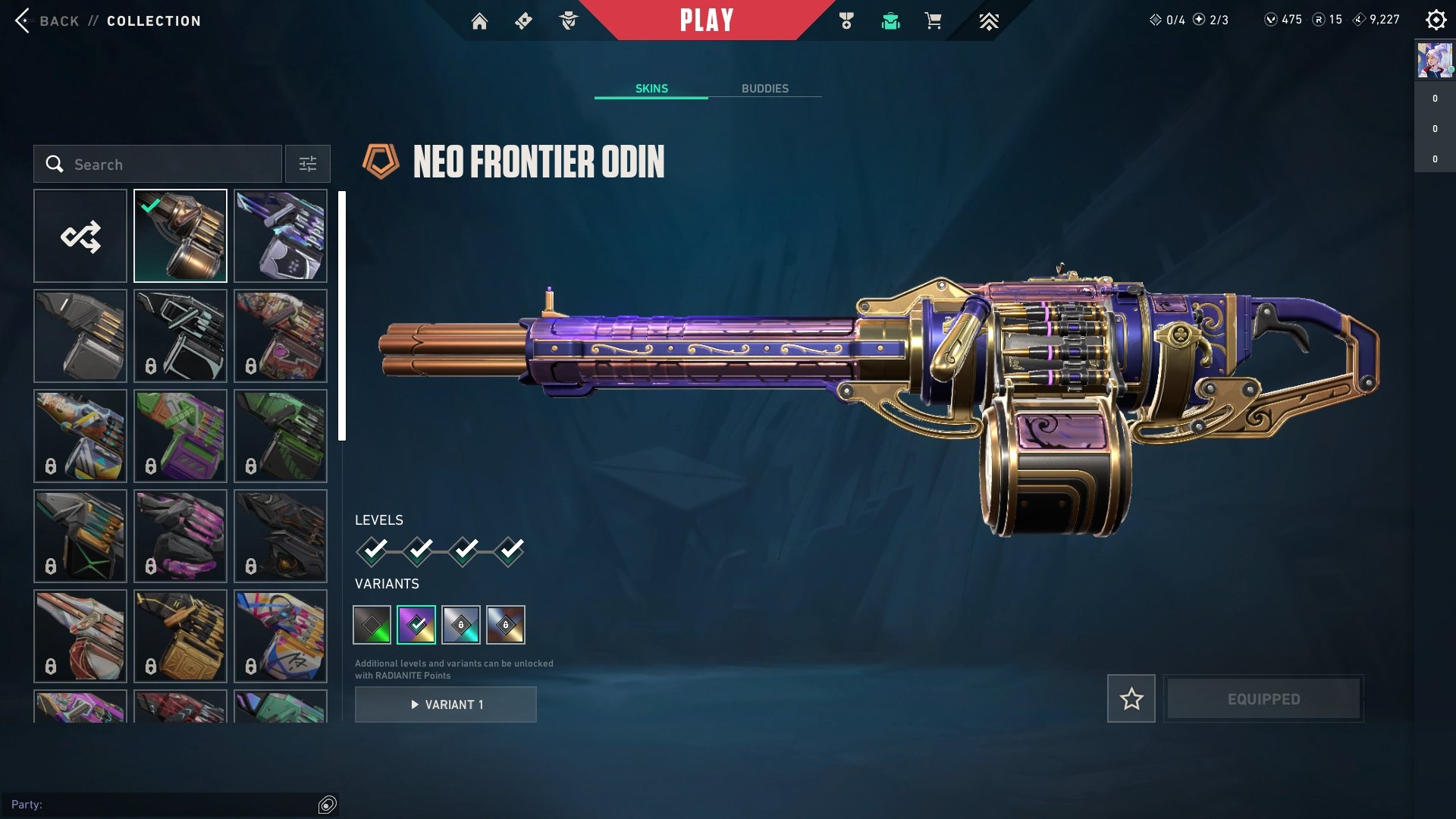1456x819 pixels.
Task: Switch to the SKINS tab
Action: (651, 88)
